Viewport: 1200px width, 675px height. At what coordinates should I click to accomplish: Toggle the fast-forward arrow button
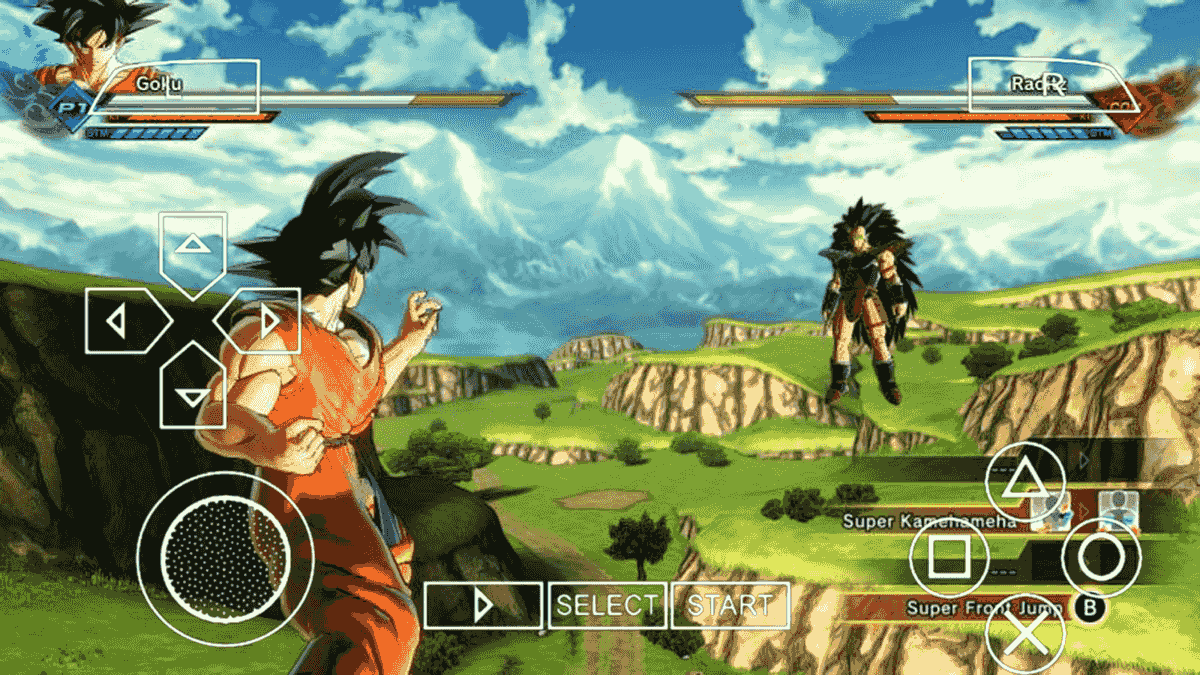coord(483,605)
